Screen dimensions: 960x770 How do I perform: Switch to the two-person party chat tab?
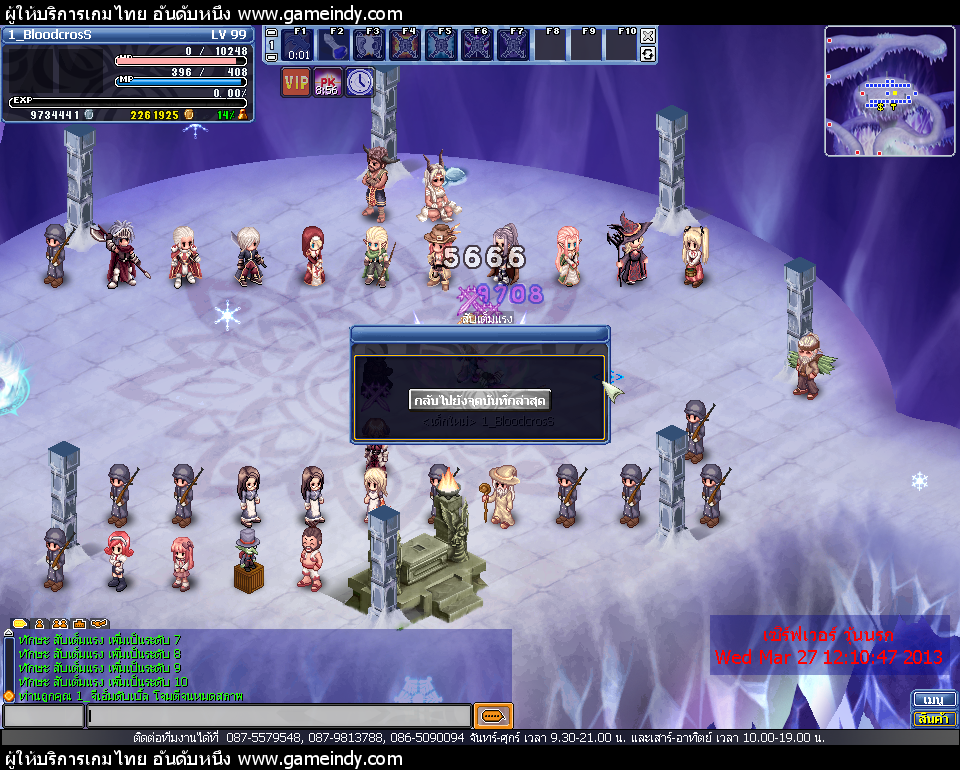click(60, 623)
